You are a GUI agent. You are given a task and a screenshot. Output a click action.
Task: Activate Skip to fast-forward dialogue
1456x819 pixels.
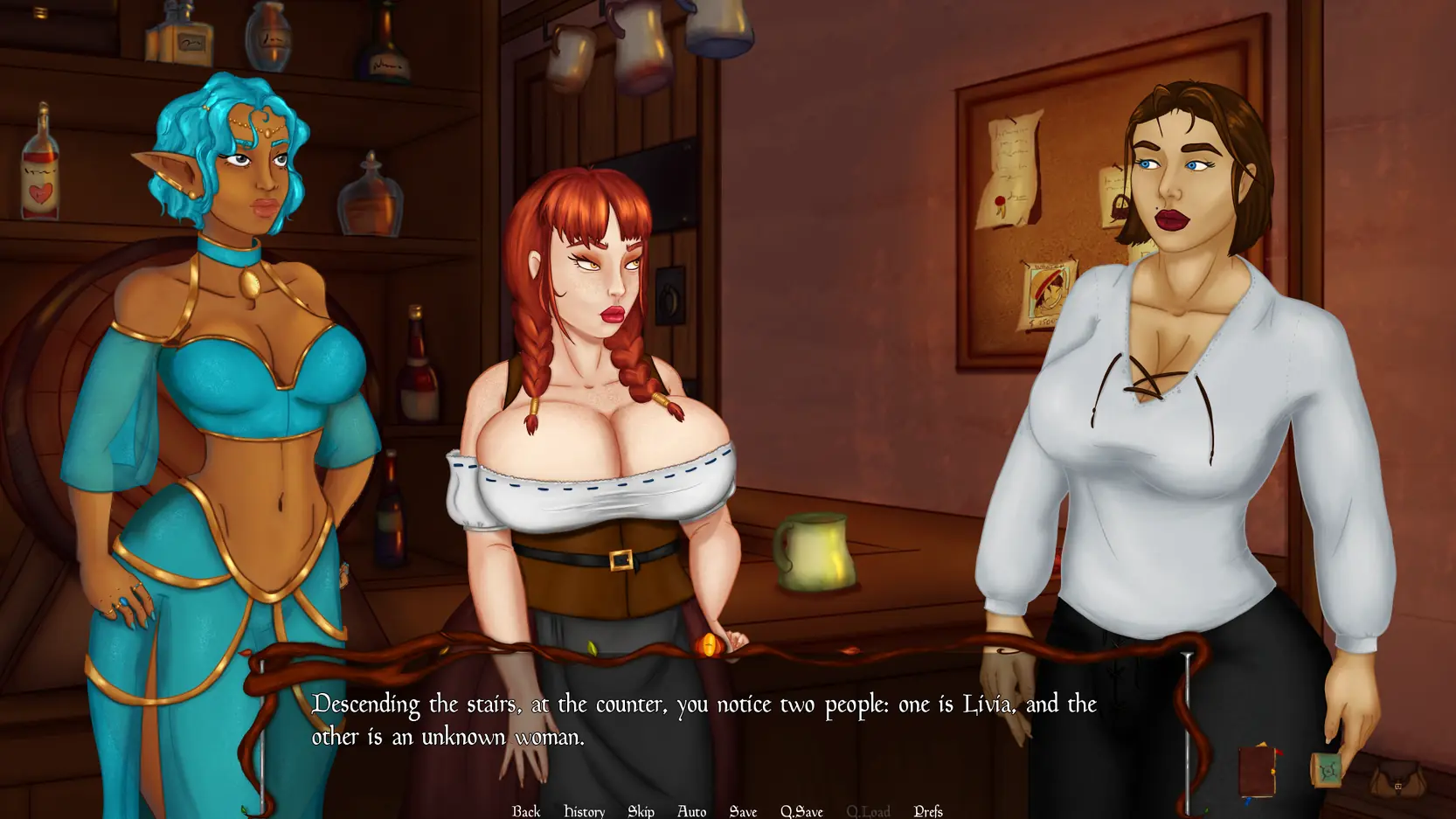[641, 810]
